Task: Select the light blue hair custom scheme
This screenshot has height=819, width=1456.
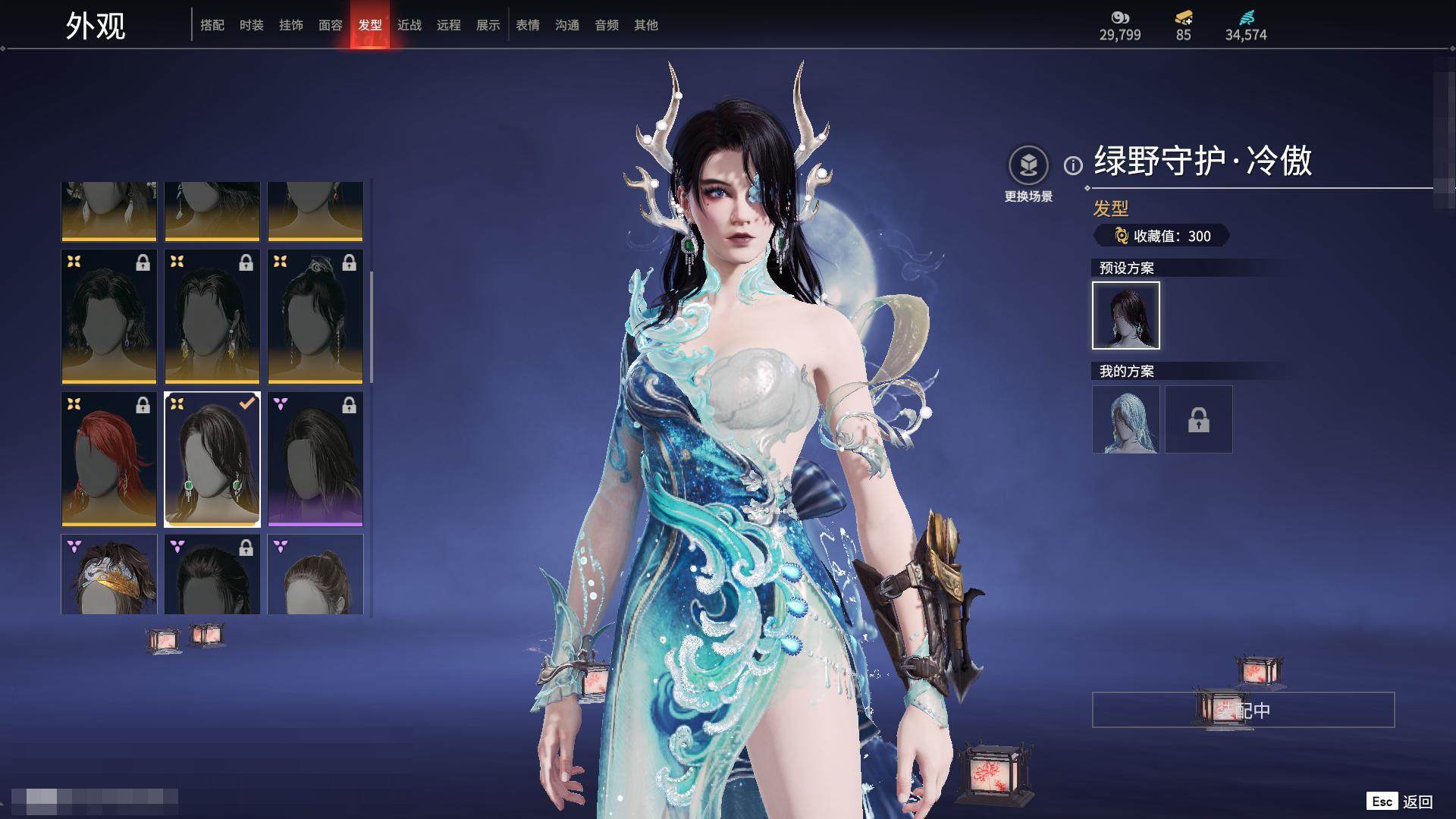Action: (1126, 419)
